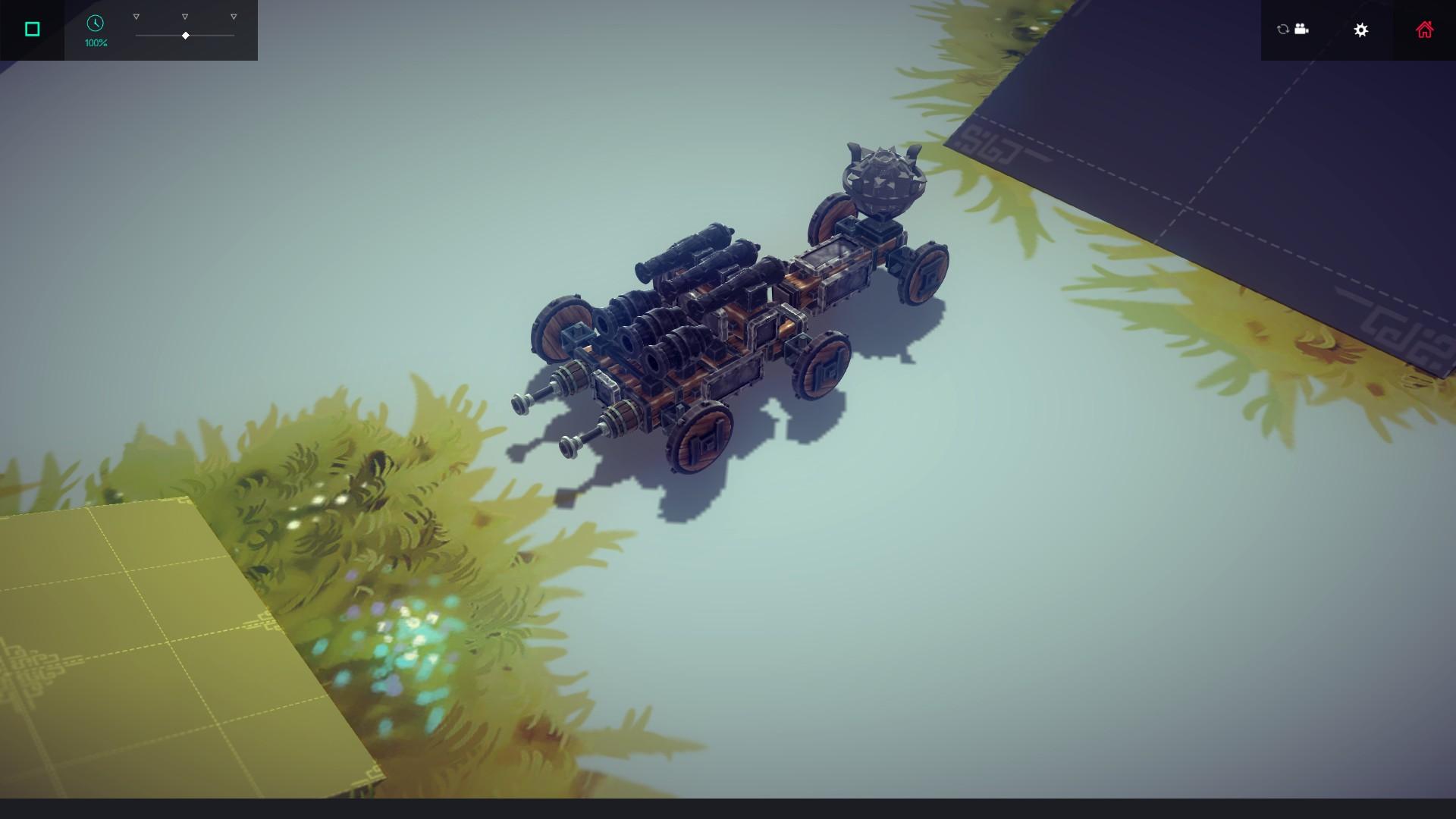The height and width of the screenshot is (819, 1456).
Task: Click the red home icon to exit
Action: 1424,30
